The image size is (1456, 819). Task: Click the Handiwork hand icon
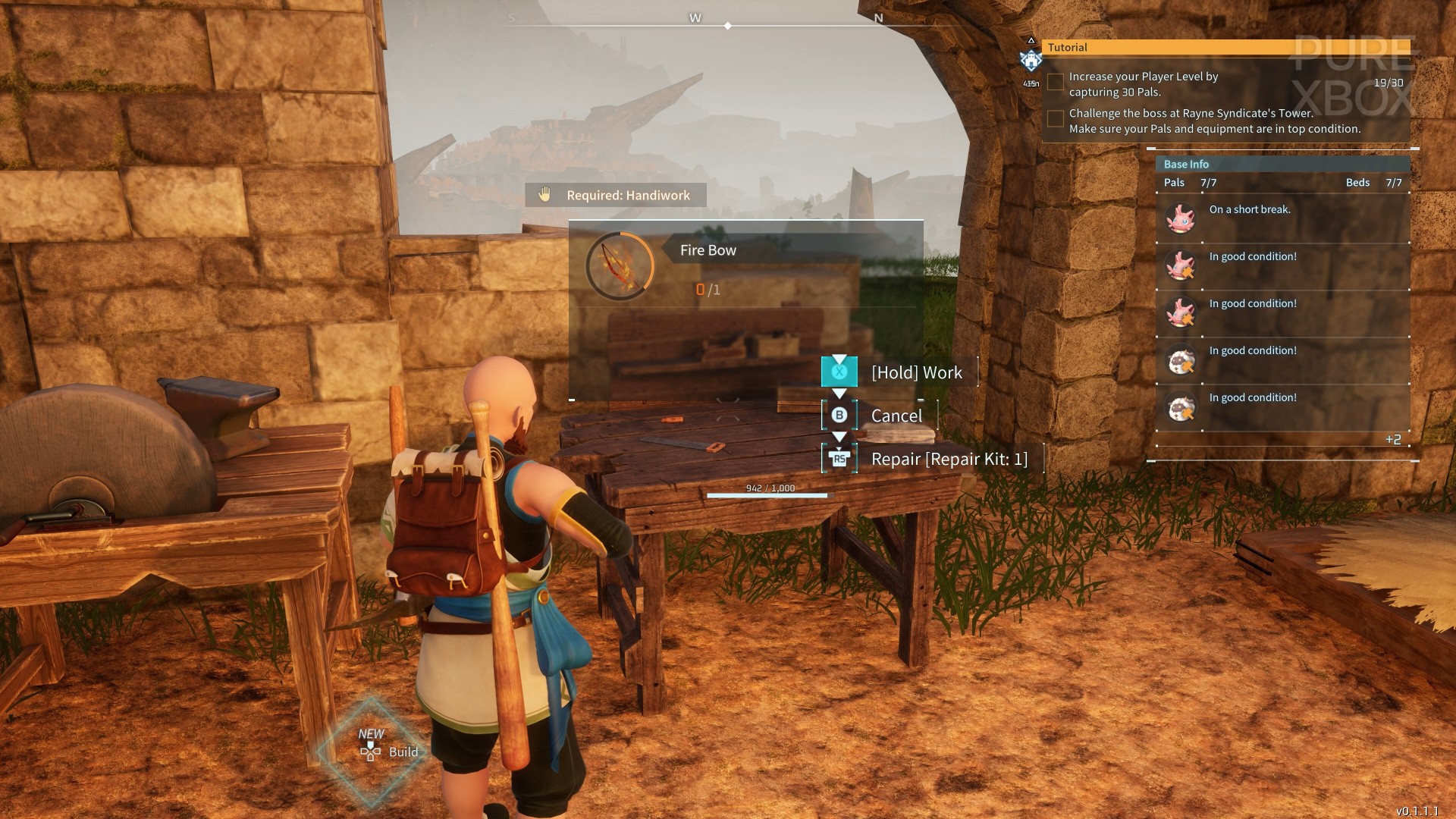[x=543, y=195]
